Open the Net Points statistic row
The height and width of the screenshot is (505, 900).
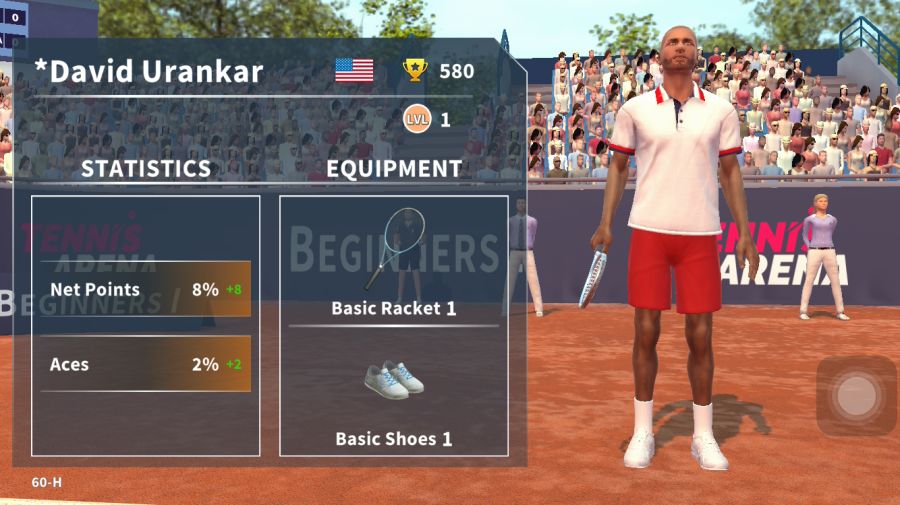146,290
